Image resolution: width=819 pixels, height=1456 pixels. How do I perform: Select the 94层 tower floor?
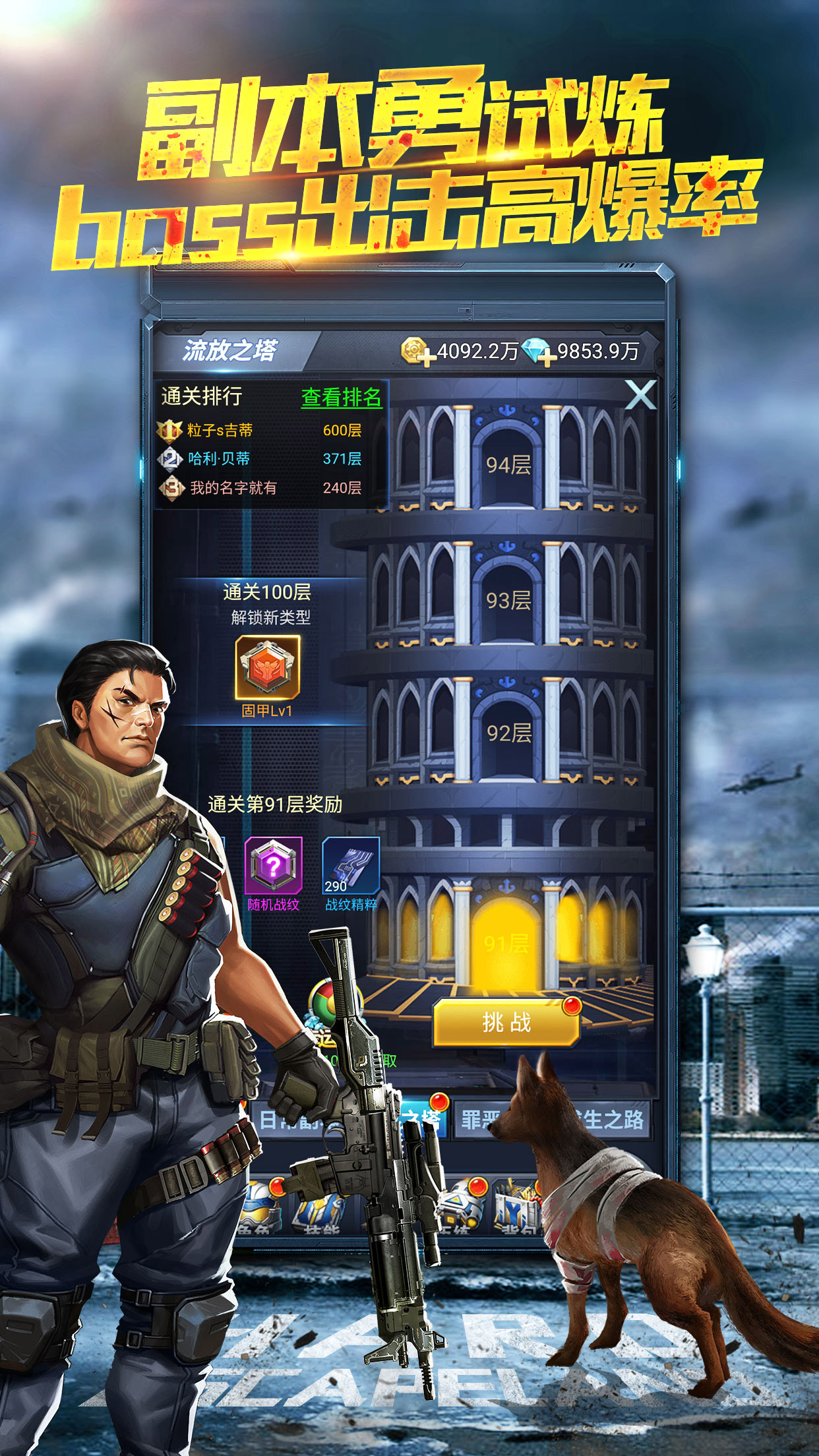[508, 465]
